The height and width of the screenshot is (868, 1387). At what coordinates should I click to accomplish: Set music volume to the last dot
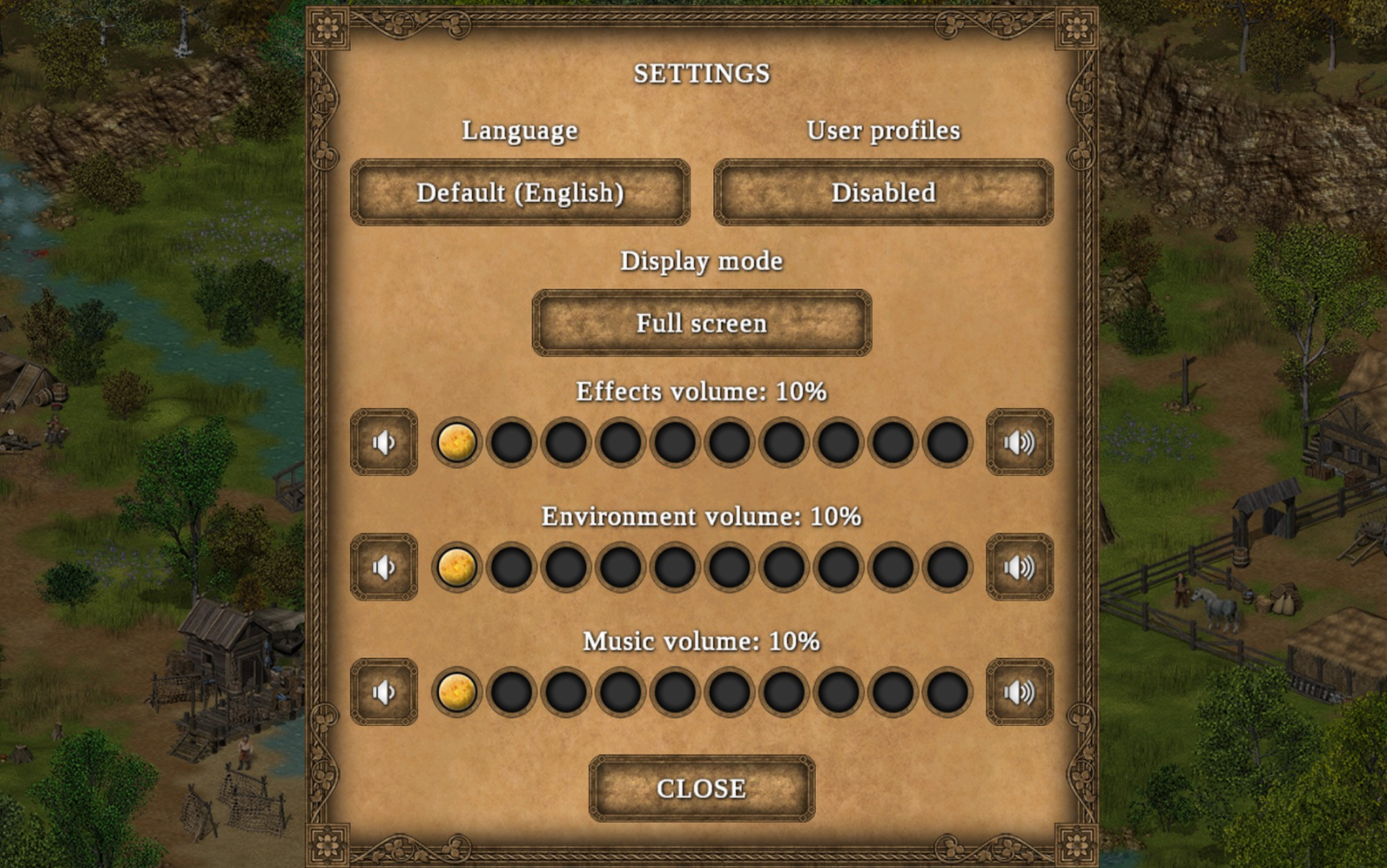click(x=947, y=692)
